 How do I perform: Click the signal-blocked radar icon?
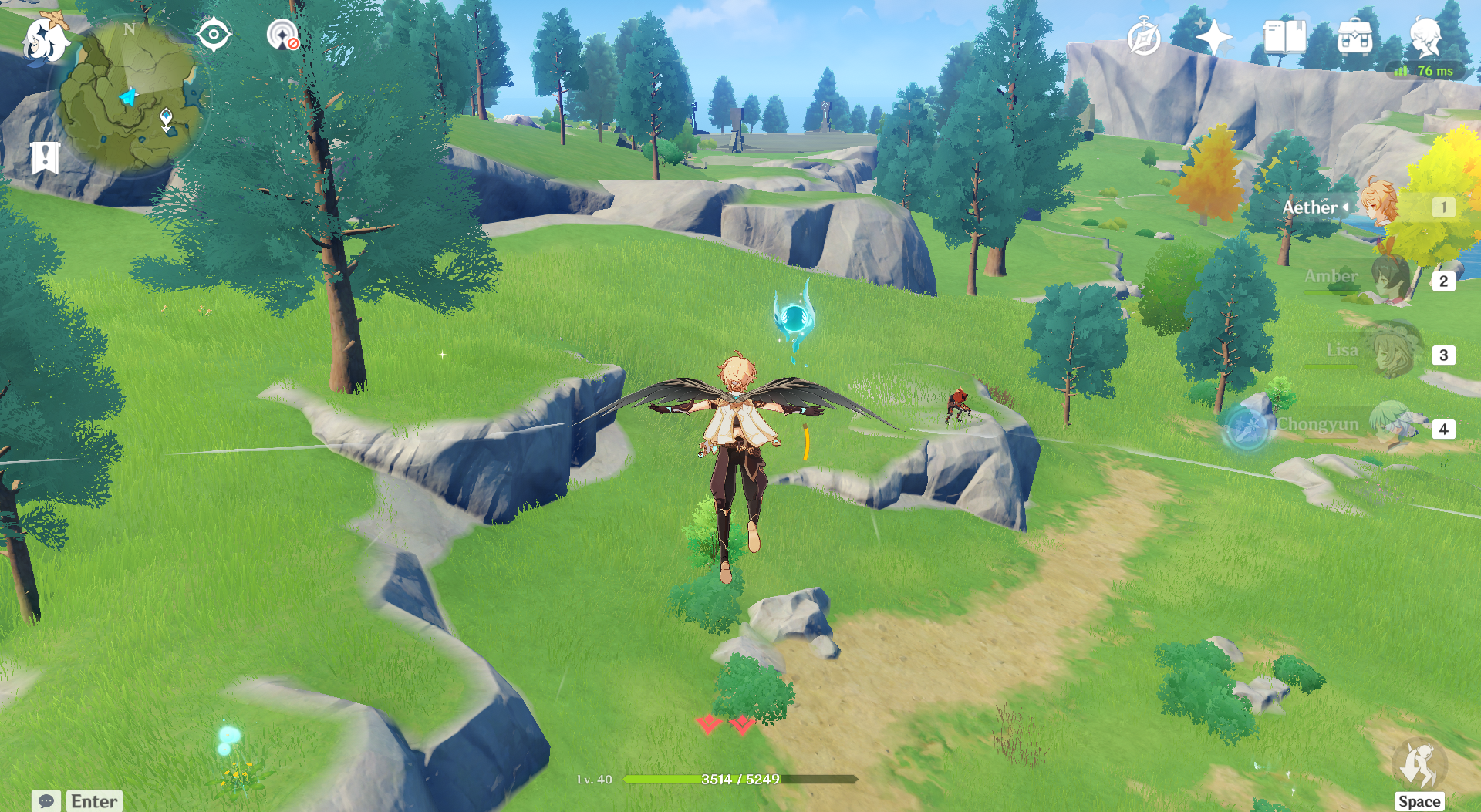[x=282, y=35]
